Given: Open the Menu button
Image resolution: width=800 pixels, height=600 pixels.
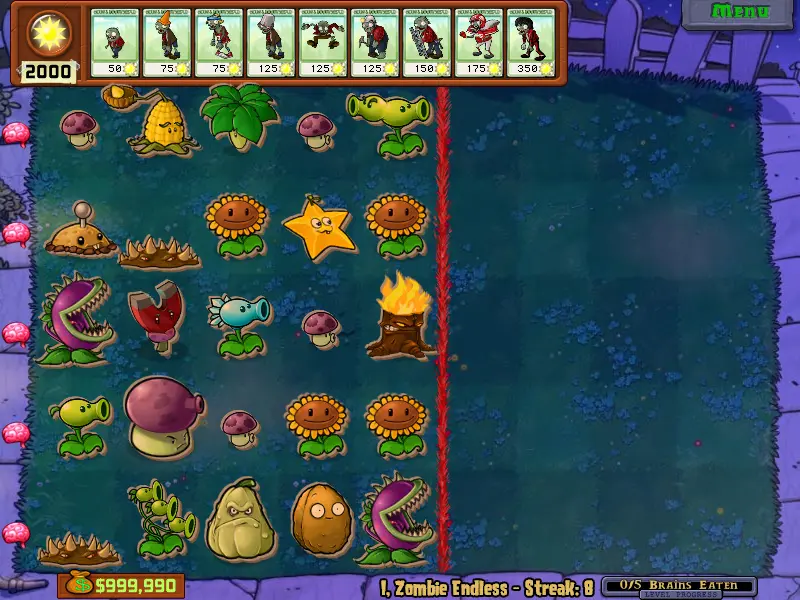Looking at the screenshot, I should [739, 13].
